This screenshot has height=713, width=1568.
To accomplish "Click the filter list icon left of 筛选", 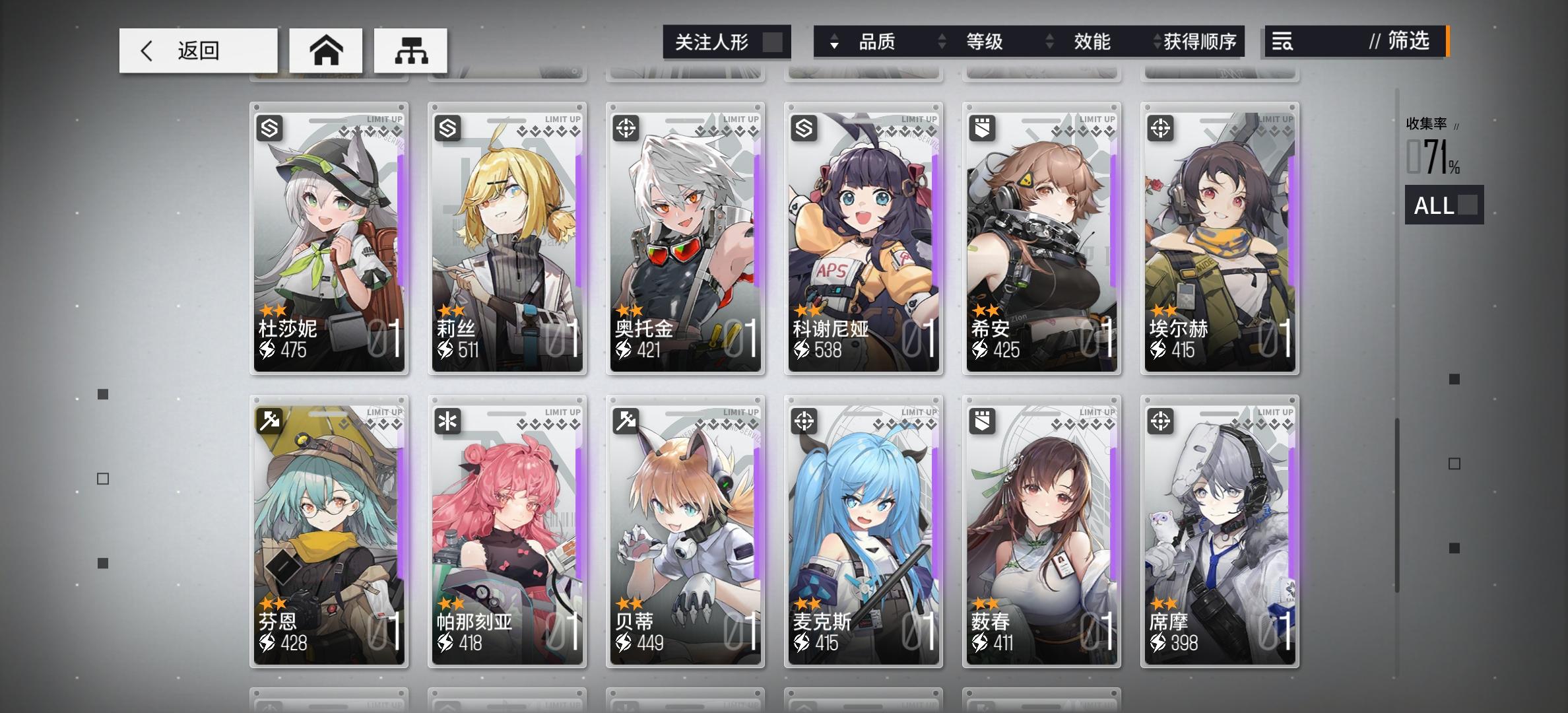I will (1281, 42).
